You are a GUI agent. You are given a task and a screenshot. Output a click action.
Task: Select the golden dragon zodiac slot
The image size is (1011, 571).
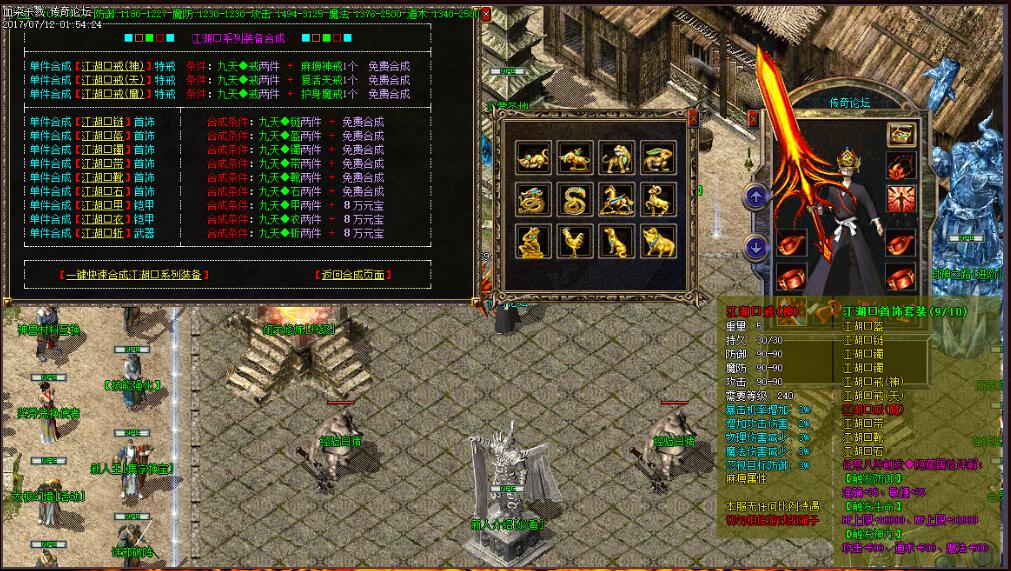click(x=533, y=200)
